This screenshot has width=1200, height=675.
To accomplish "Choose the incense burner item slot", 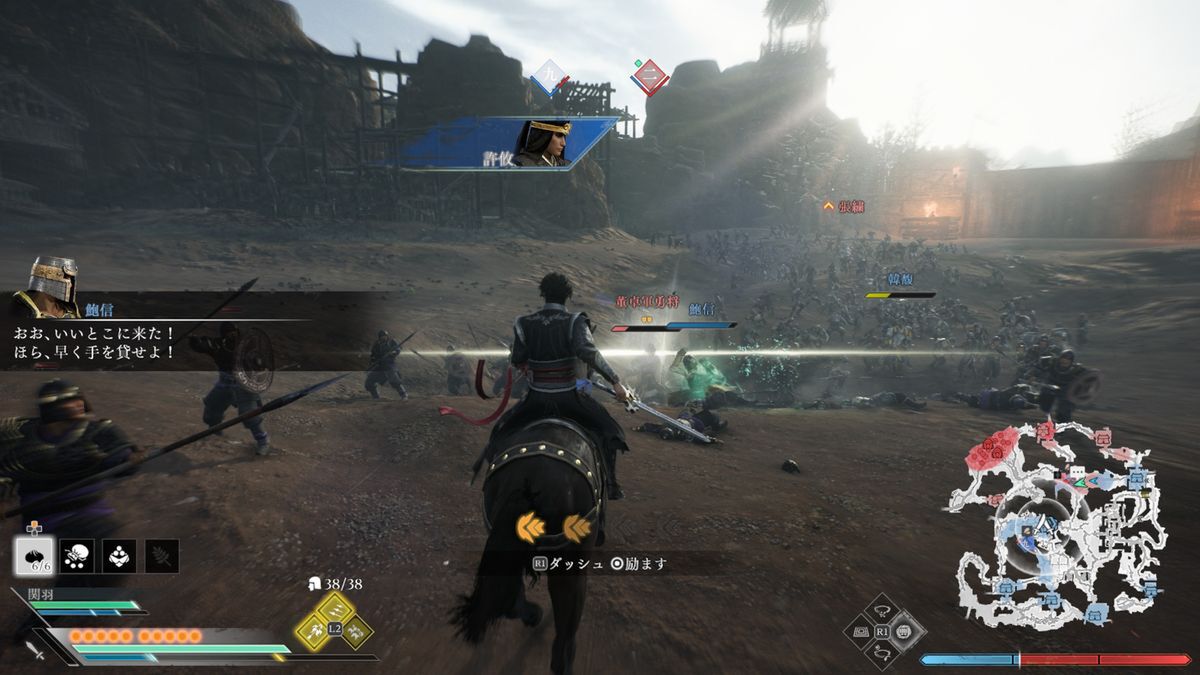I will coord(120,556).
